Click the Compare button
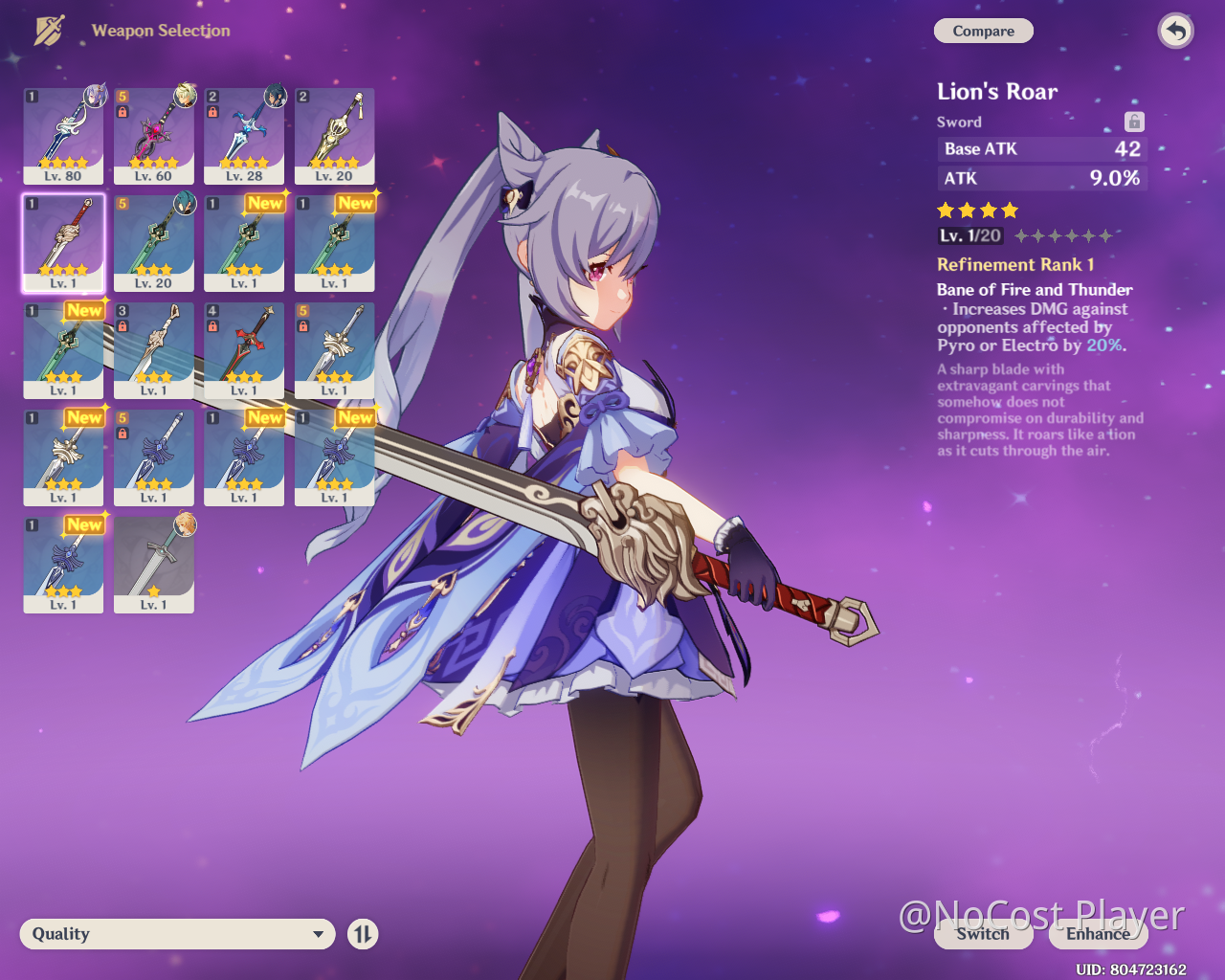The image size is (1225, 980). (x=983, y=31)
